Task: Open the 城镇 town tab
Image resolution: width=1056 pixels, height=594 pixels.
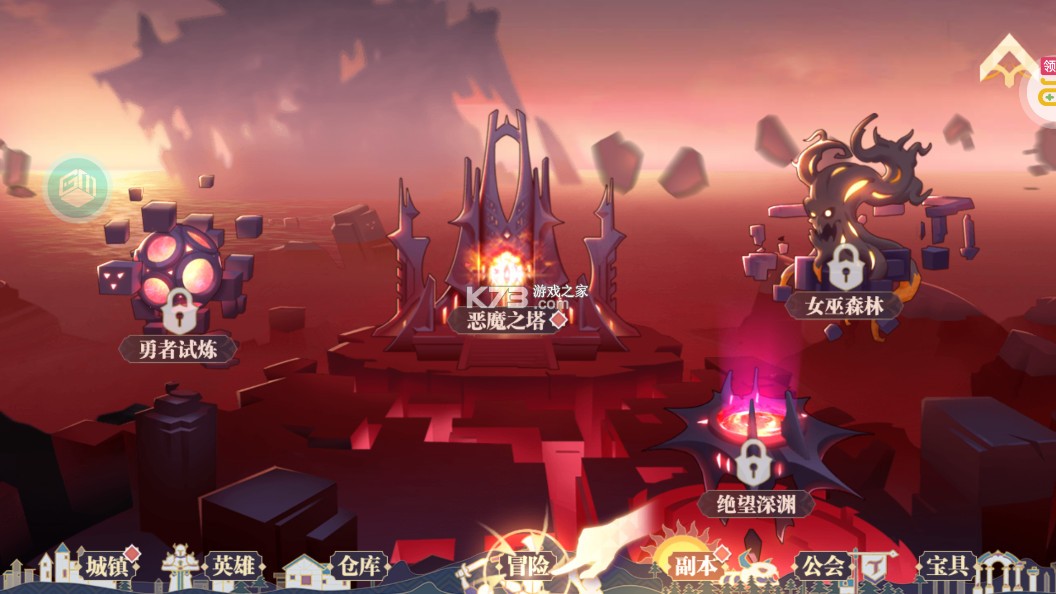Action: 105,565
